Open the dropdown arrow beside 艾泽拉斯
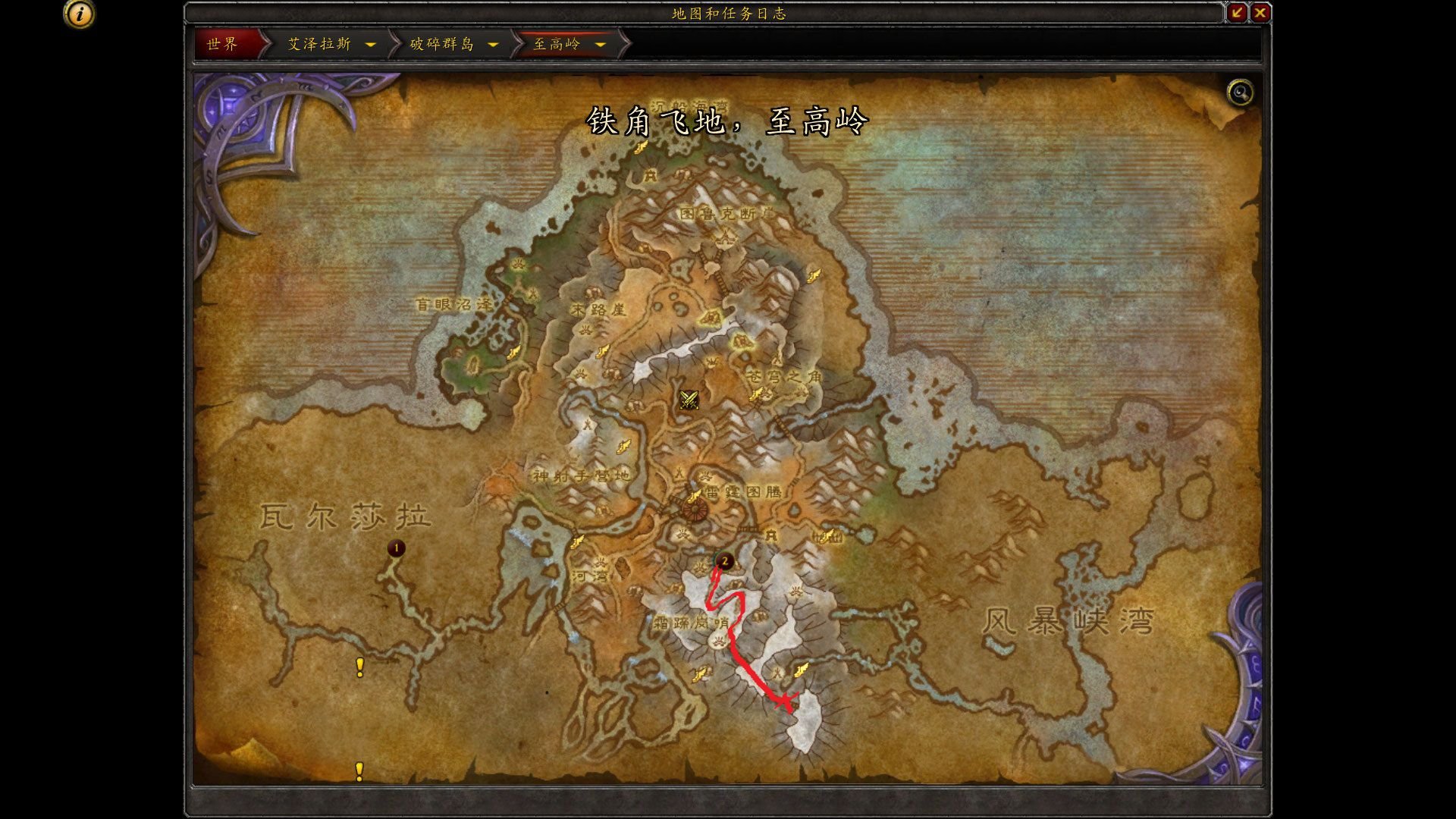1456x819 pixels. click(371, 45)
